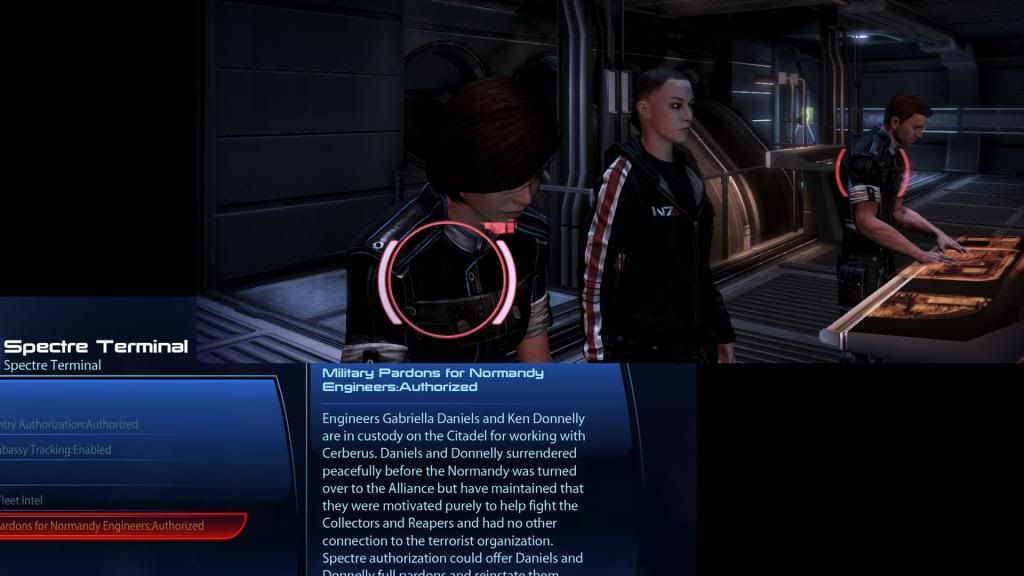Select the Entry Authorization: Authorized entry
The height and width of the screenshot is (576, 1024).
tap(70, 425)
